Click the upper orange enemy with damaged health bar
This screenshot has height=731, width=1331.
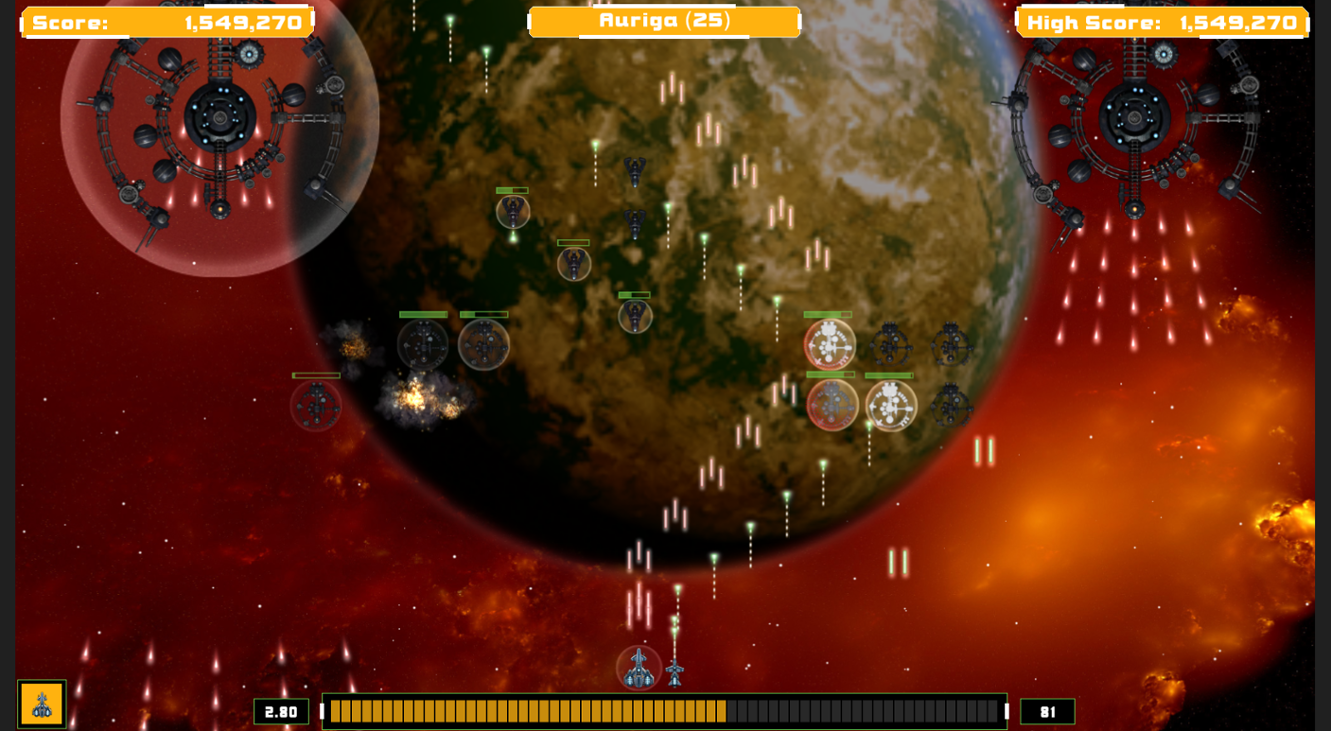(826, 343)
